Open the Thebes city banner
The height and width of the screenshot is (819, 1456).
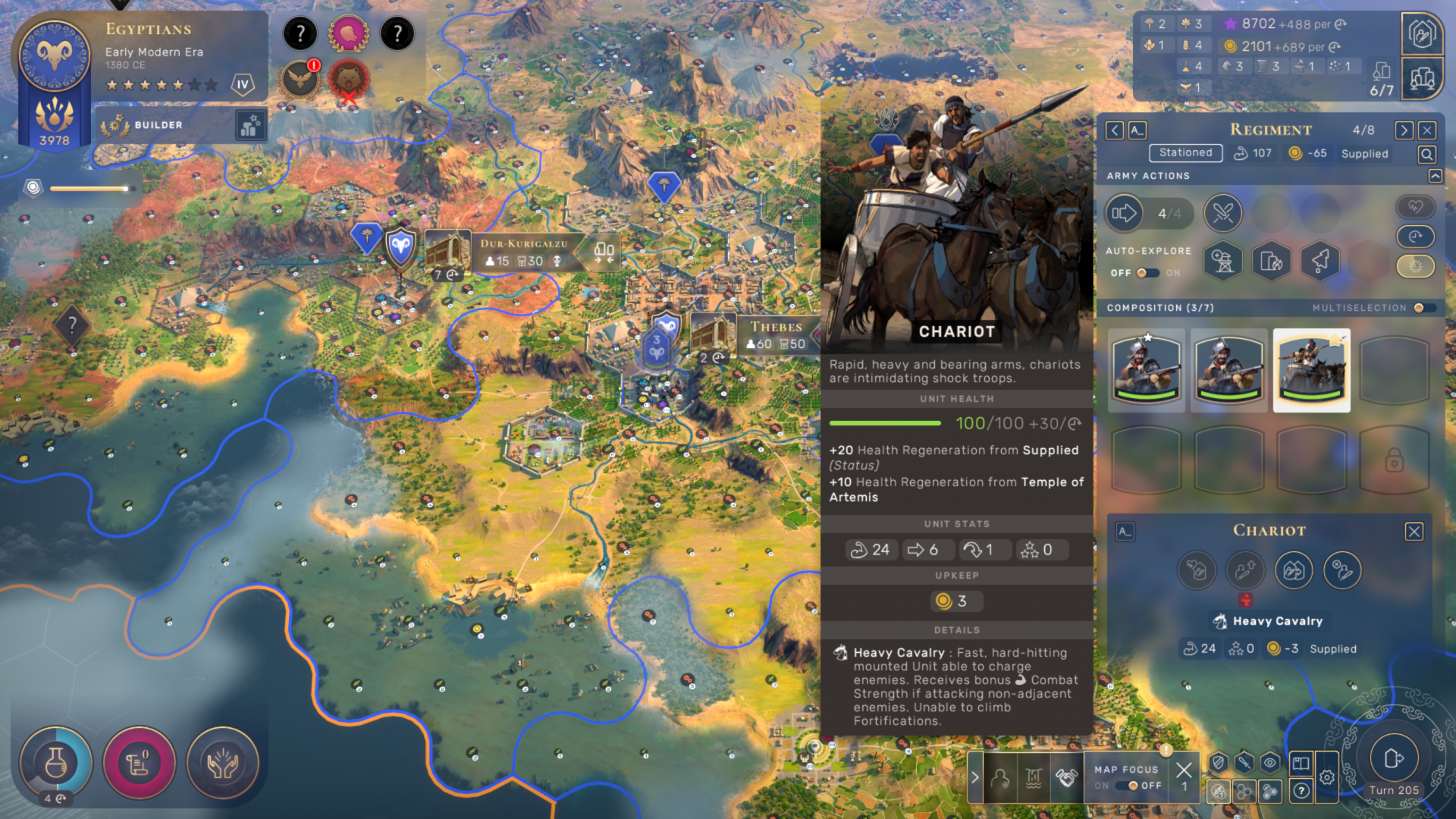pyautogui.click(x=776, y=334)
